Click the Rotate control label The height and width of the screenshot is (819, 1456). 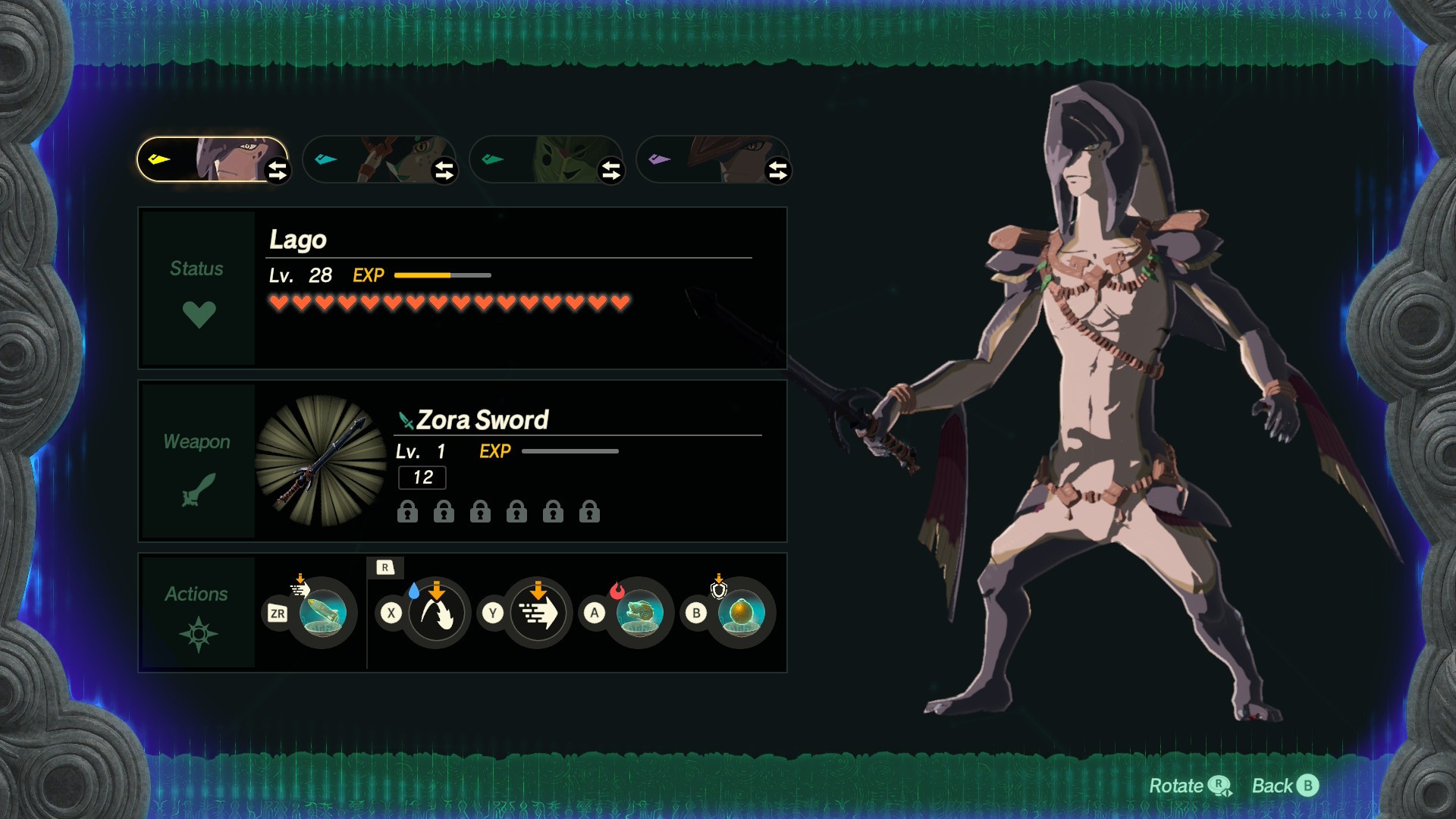tap(1188, 786)
